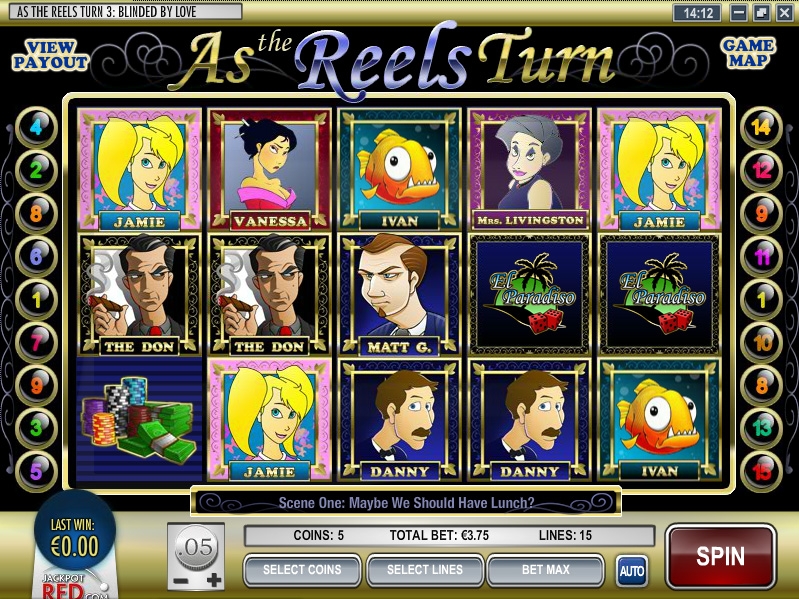This screenshot has height=599, width=799.
Task: Choose payline number 12 marker
Action: [762, 170]
